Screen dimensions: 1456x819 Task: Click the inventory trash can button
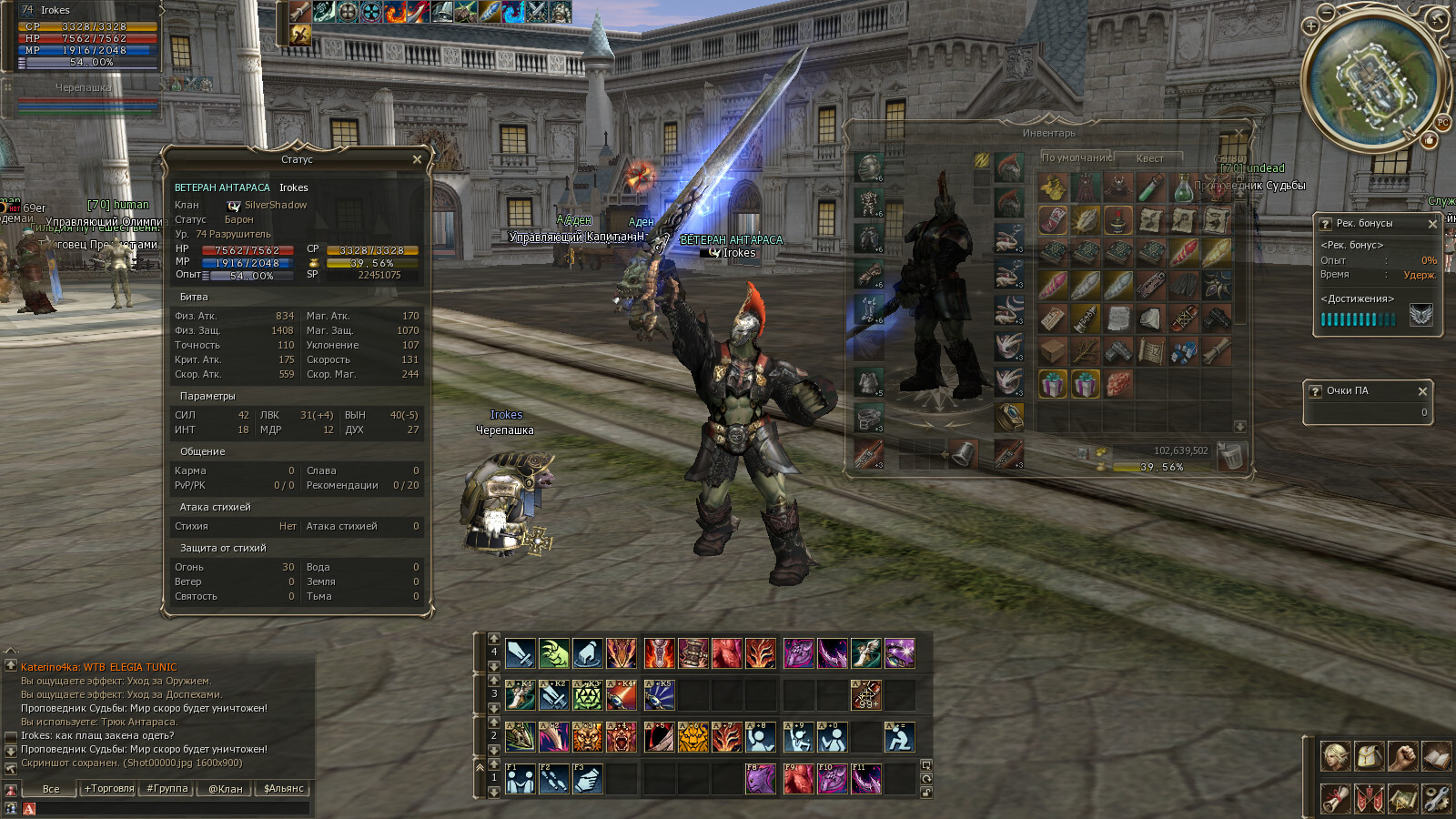point(1230,455)
